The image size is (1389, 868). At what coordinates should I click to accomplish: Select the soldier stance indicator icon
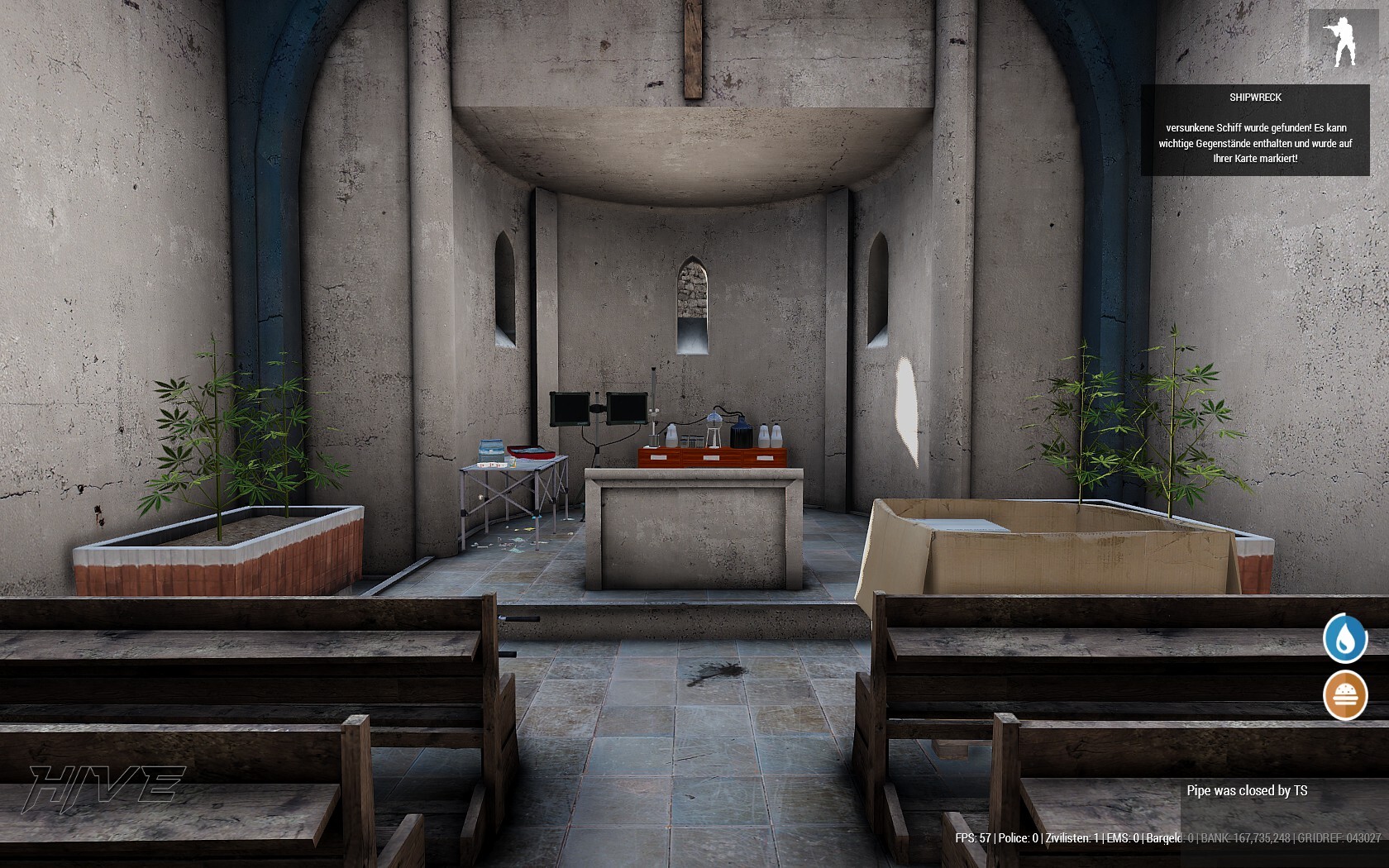[x=1344, y=41]
